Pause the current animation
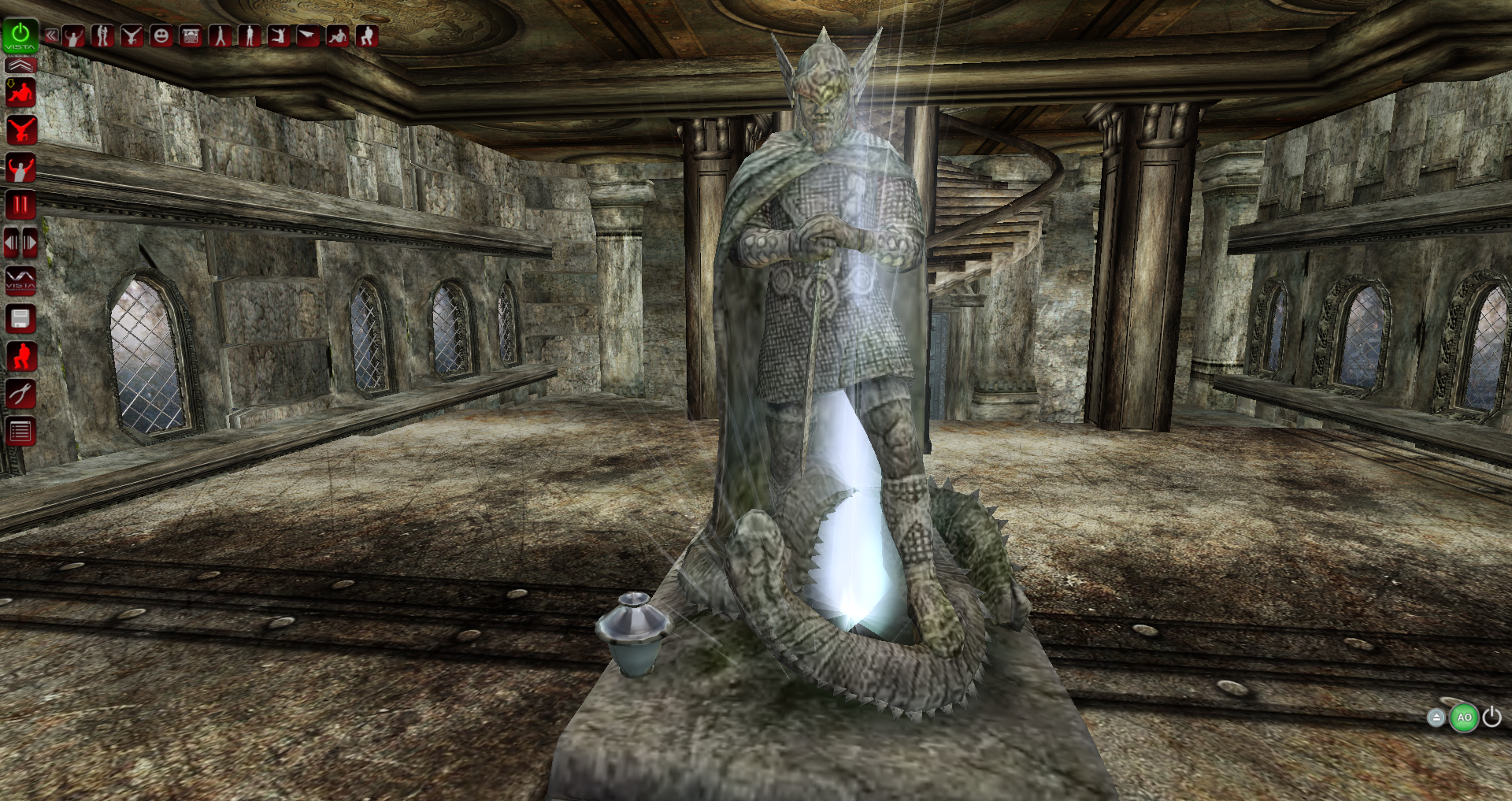The width and height of the screenshot is (1512, 801). (20, 206)
